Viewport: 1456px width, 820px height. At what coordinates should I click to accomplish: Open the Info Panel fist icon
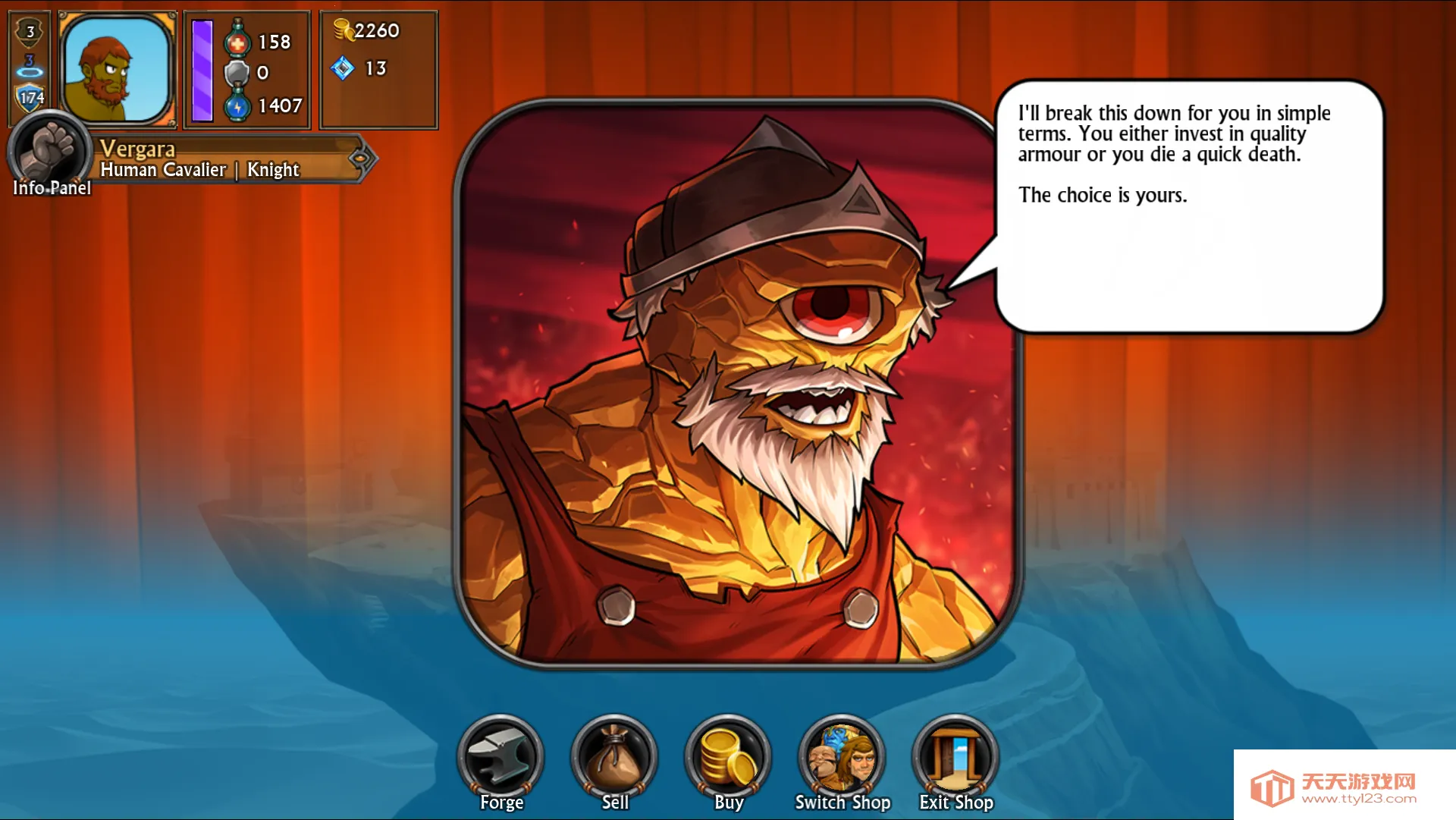(x=50, y=152)
